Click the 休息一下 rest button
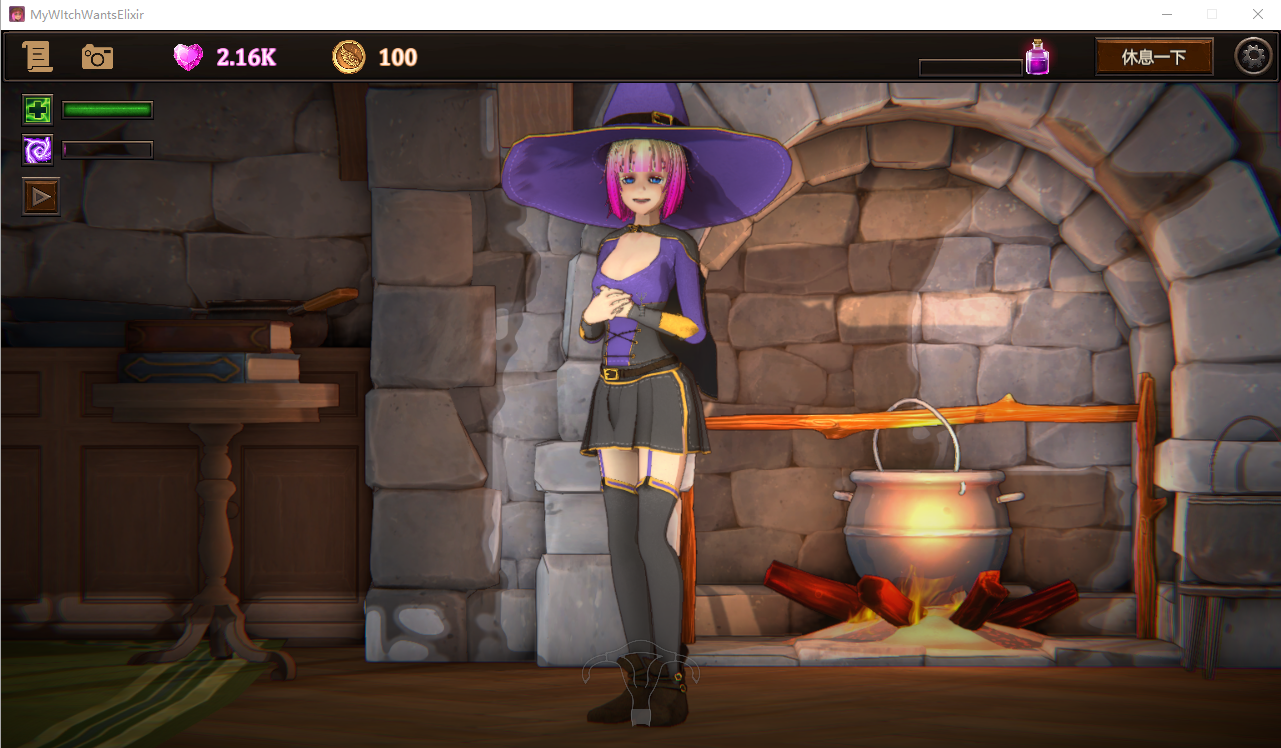The height and width of the screenshot is (748, 1281). point(1154,57)
